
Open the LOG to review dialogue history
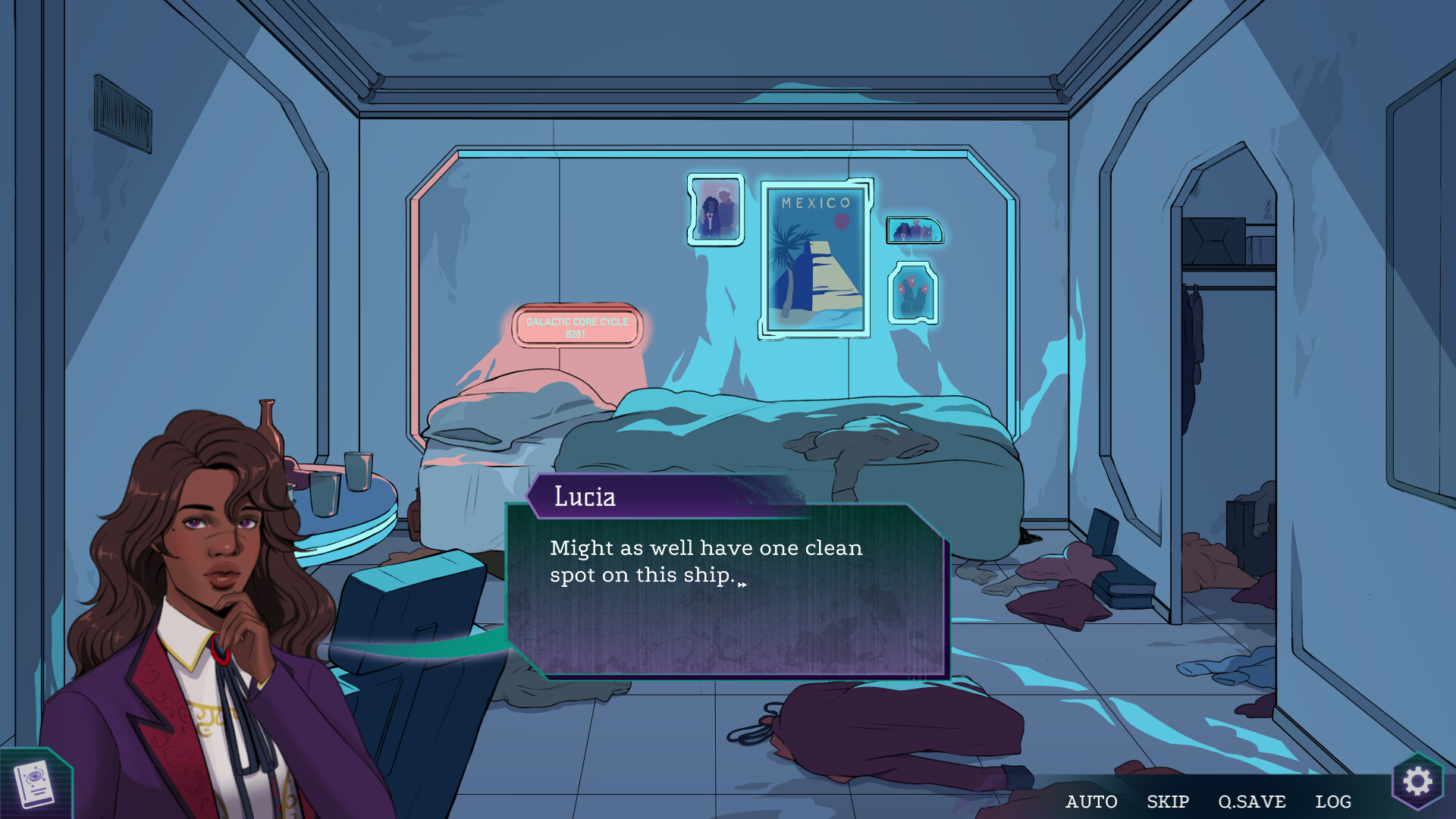coord(1335,801)
